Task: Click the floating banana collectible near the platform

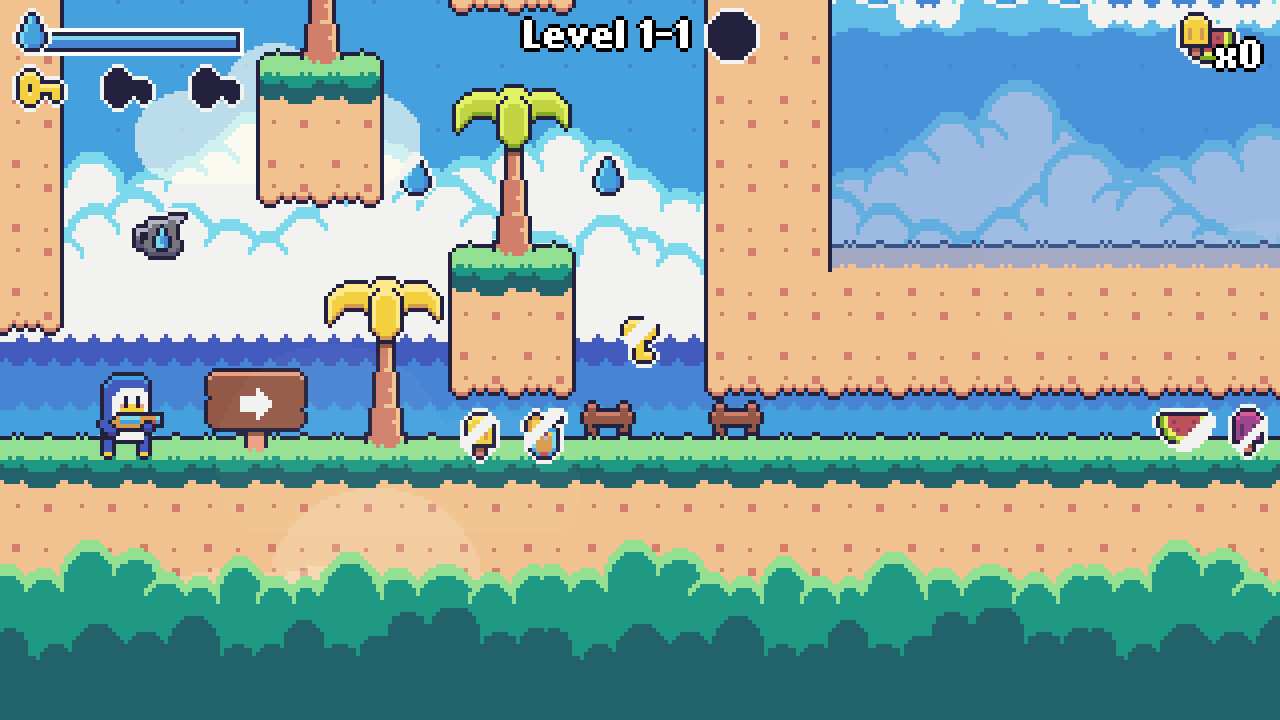Action: point(640,340)
